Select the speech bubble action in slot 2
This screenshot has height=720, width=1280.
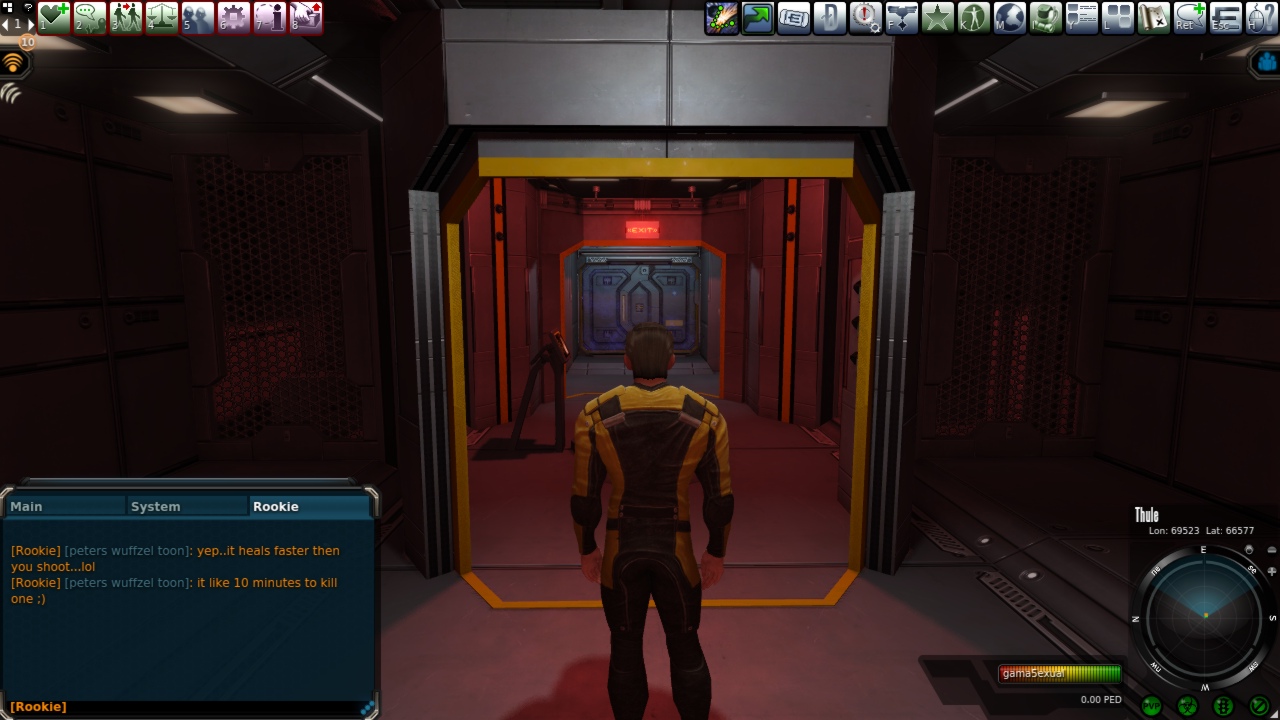tap(90, 17)
